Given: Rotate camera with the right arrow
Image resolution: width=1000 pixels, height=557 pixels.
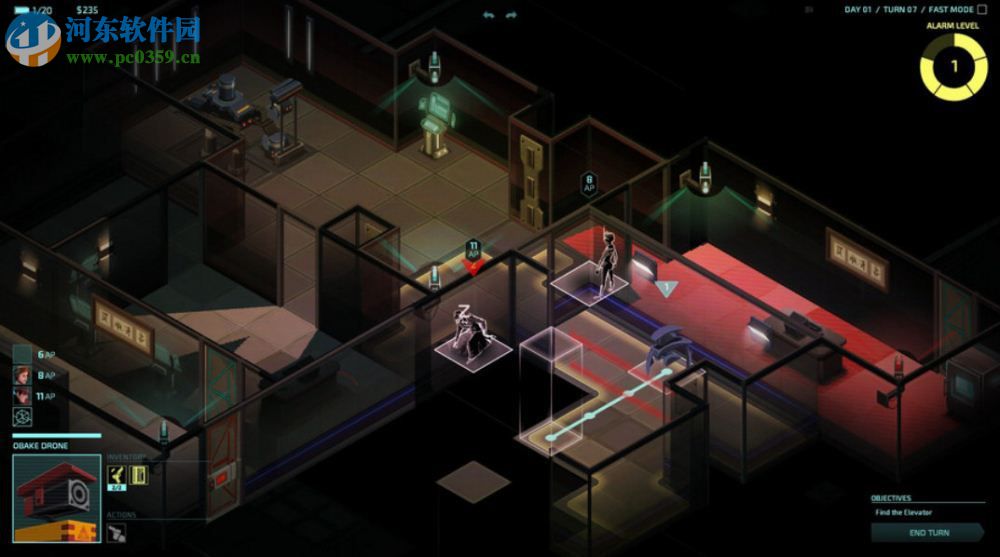Looking at the screenshot, I should (511, 15).
